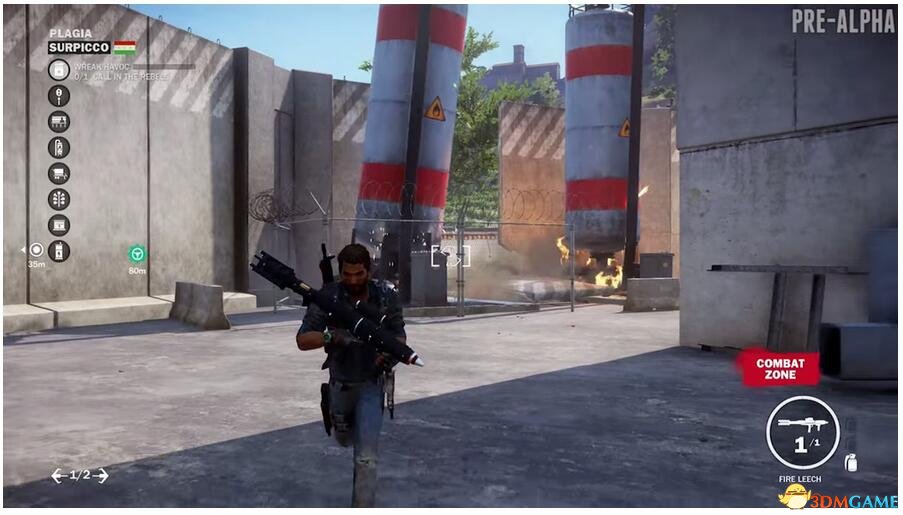Select the monitor screen chaos object icon
903x515 pixels.
pyautogui.click(x=59, y=225)
